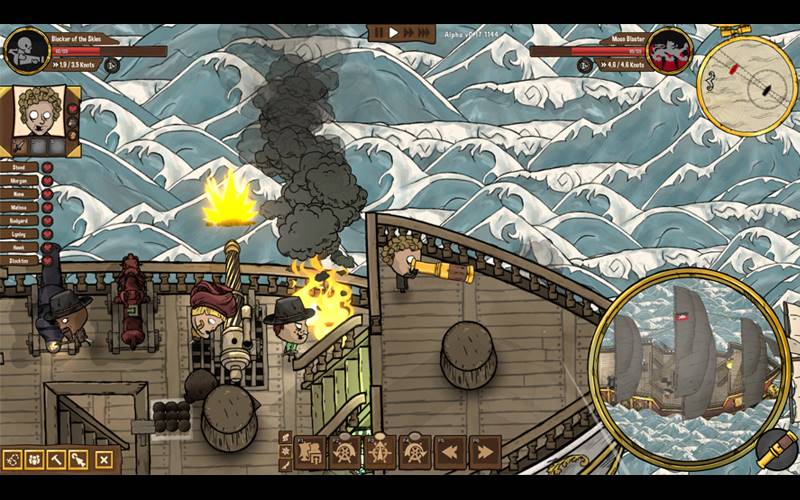This screenshot has height=500, width=800.
Task: Pause the game with the pause button
Action: tap(379, 33)
